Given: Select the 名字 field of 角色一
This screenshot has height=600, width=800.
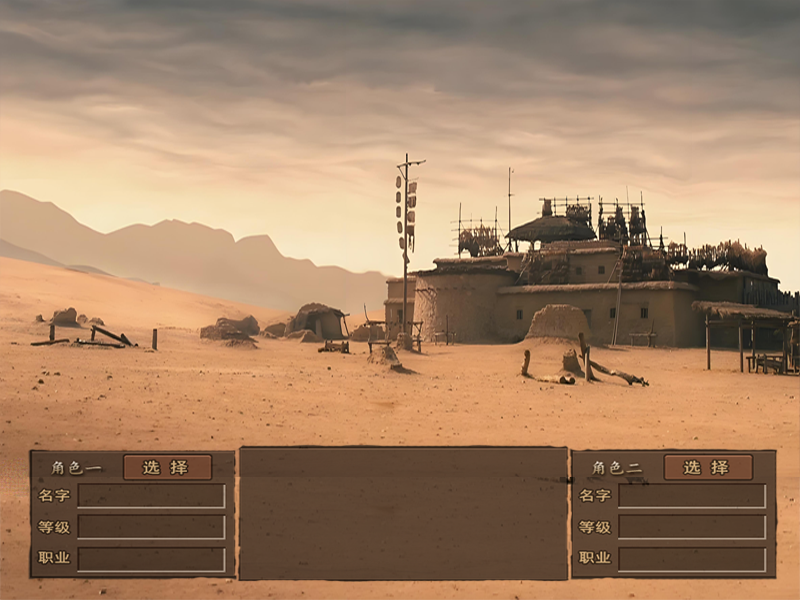Looking at the screenshot, I should pos(151,496).
